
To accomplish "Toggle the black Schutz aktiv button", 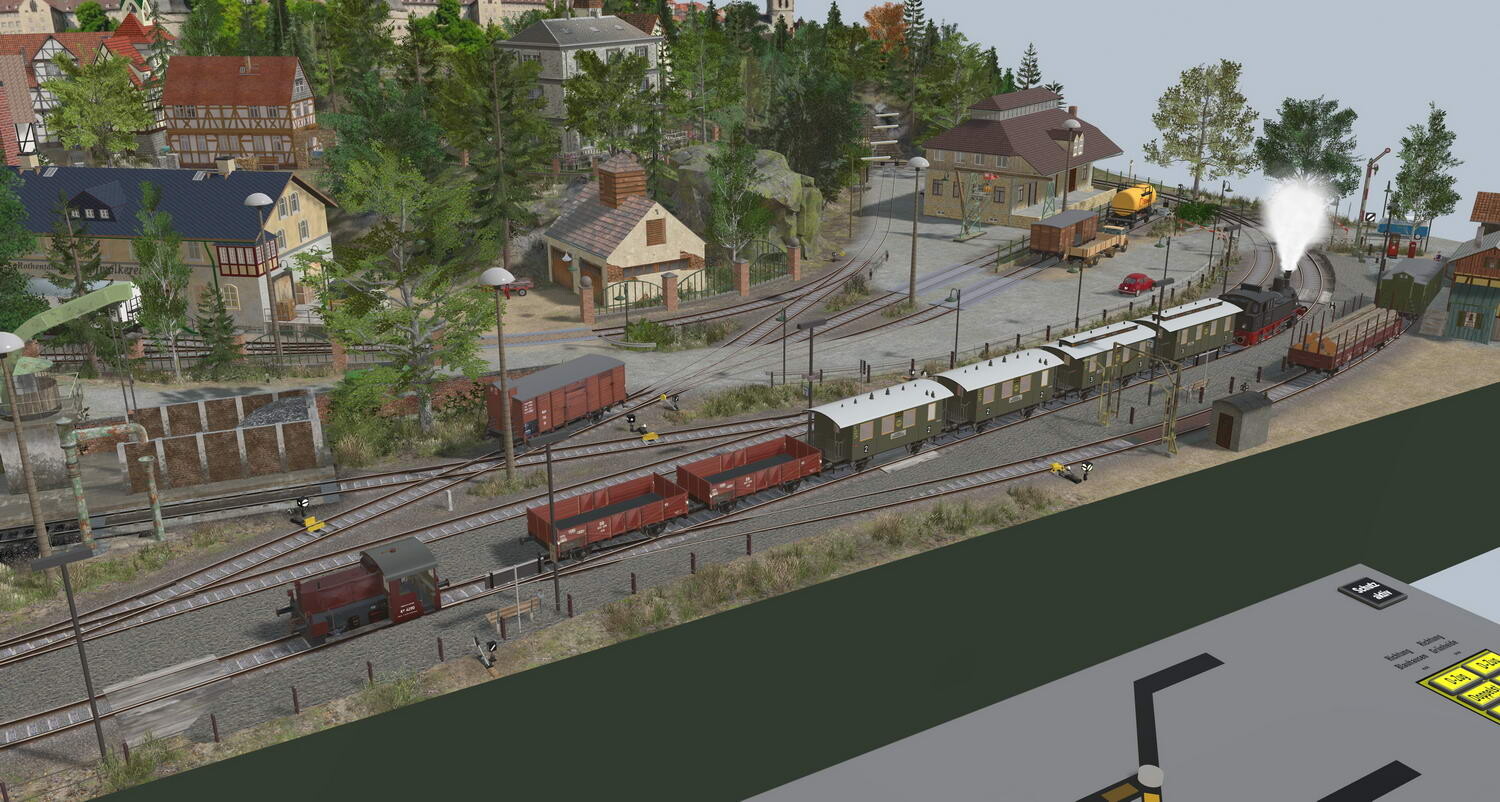I will point(1371,592).
